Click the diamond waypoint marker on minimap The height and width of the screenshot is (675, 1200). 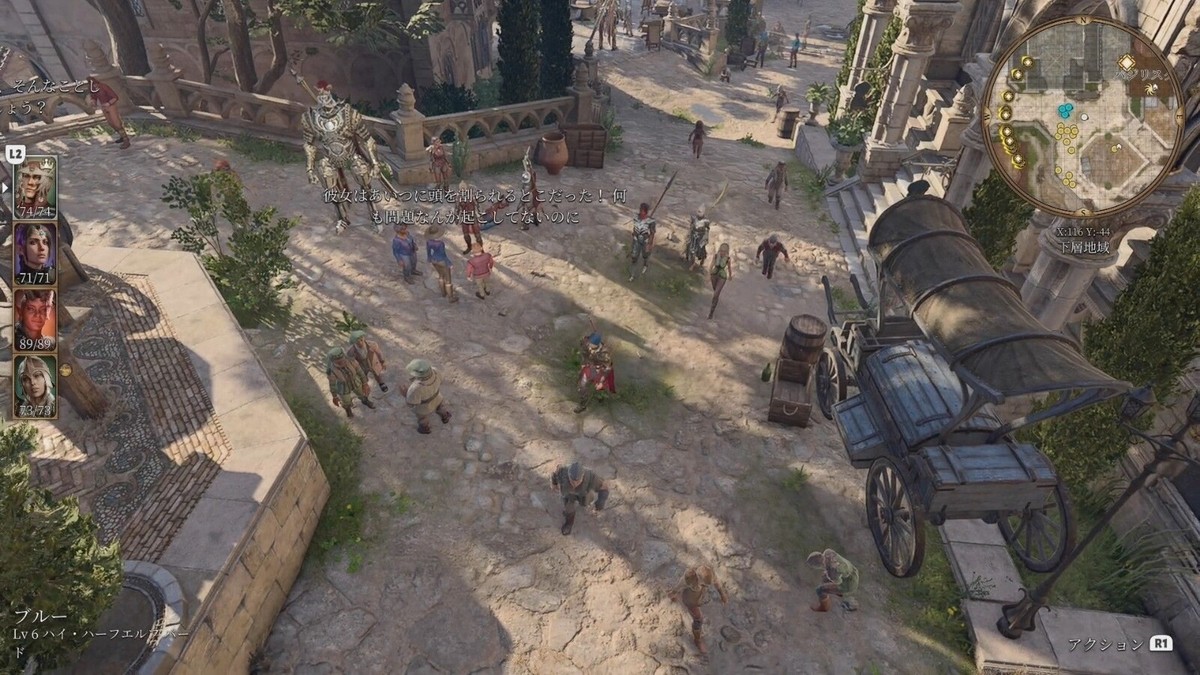coord(1126,61)
